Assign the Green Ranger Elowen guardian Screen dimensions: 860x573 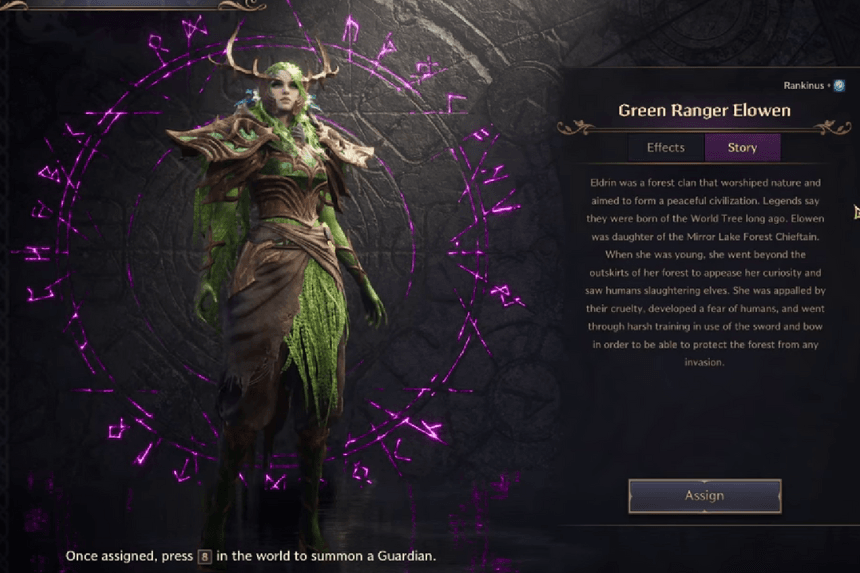(x=704, y=495)
